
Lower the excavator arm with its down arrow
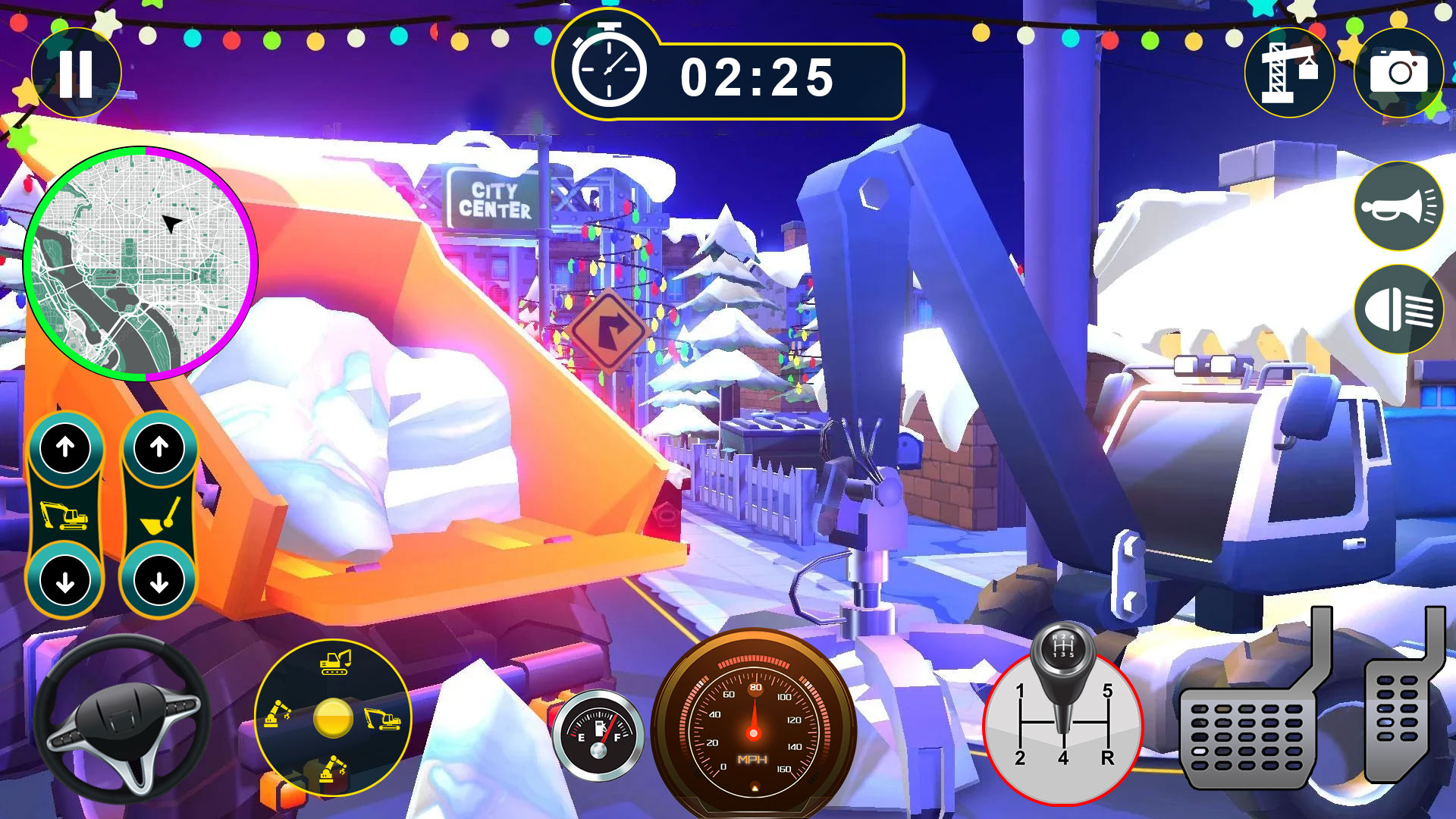tap(66, 582)
